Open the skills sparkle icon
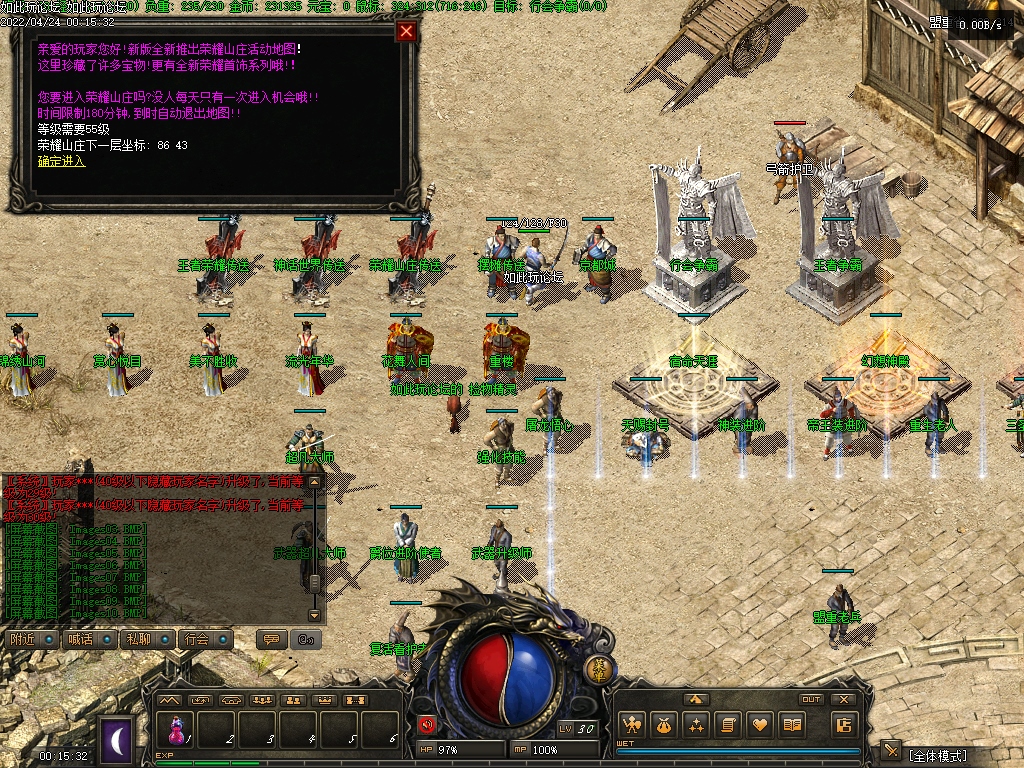 (697, 725)
